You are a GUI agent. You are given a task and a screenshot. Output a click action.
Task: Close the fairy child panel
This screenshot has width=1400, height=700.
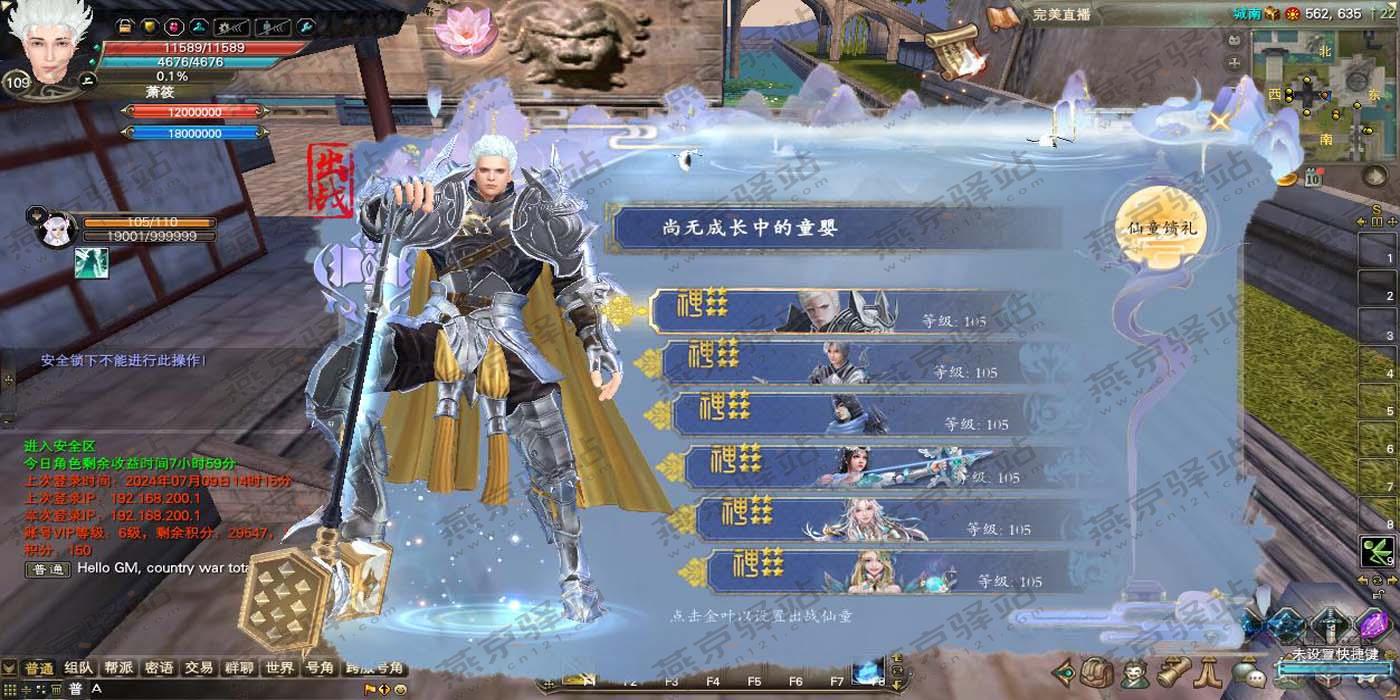click(1219, 122)
